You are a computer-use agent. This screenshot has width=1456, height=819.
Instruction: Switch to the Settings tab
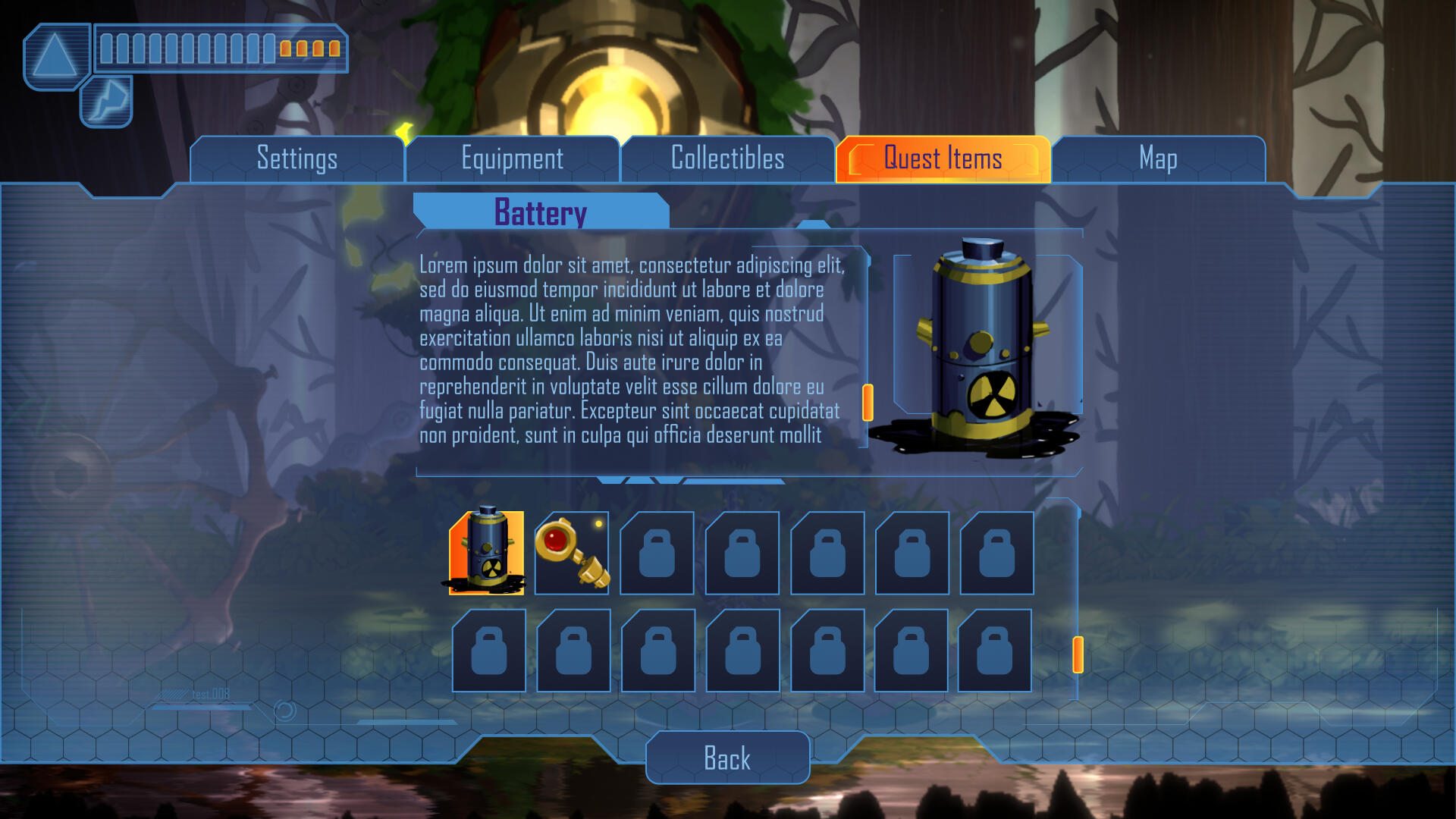[297, 159]
